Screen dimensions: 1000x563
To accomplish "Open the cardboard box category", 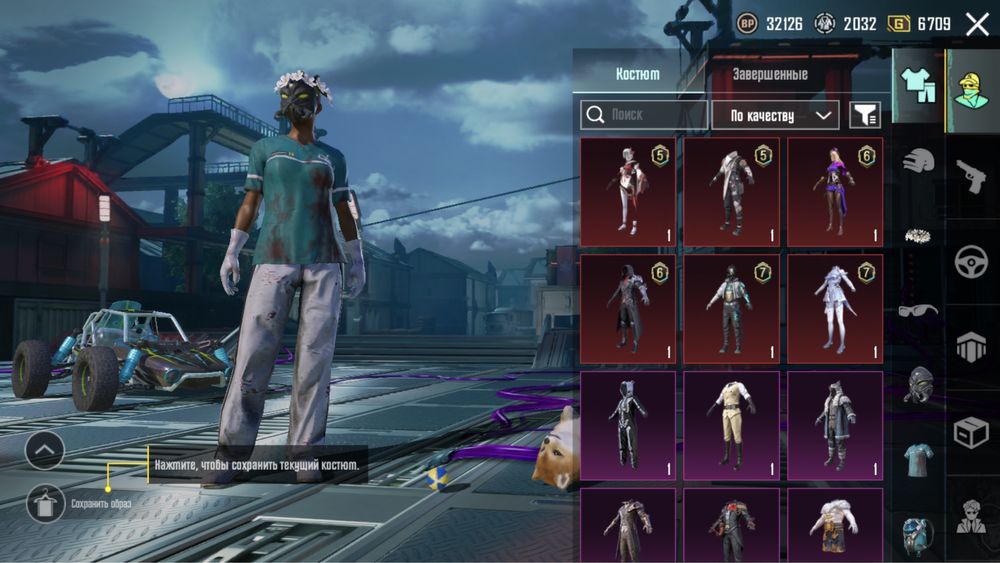I will click(972, 432).
